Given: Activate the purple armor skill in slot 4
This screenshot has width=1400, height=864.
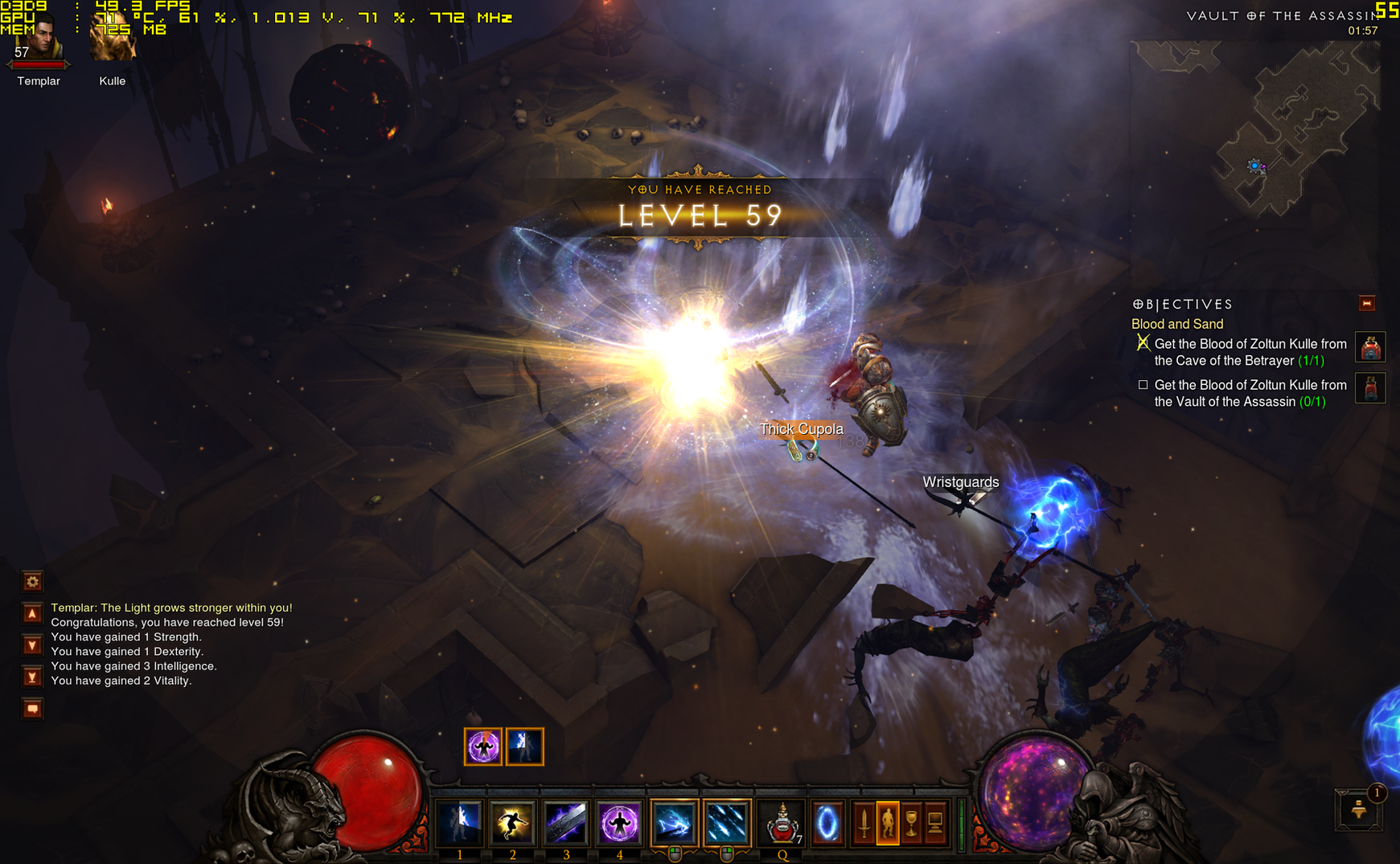Looking at the screenshot, I should [x=619, y=822].
